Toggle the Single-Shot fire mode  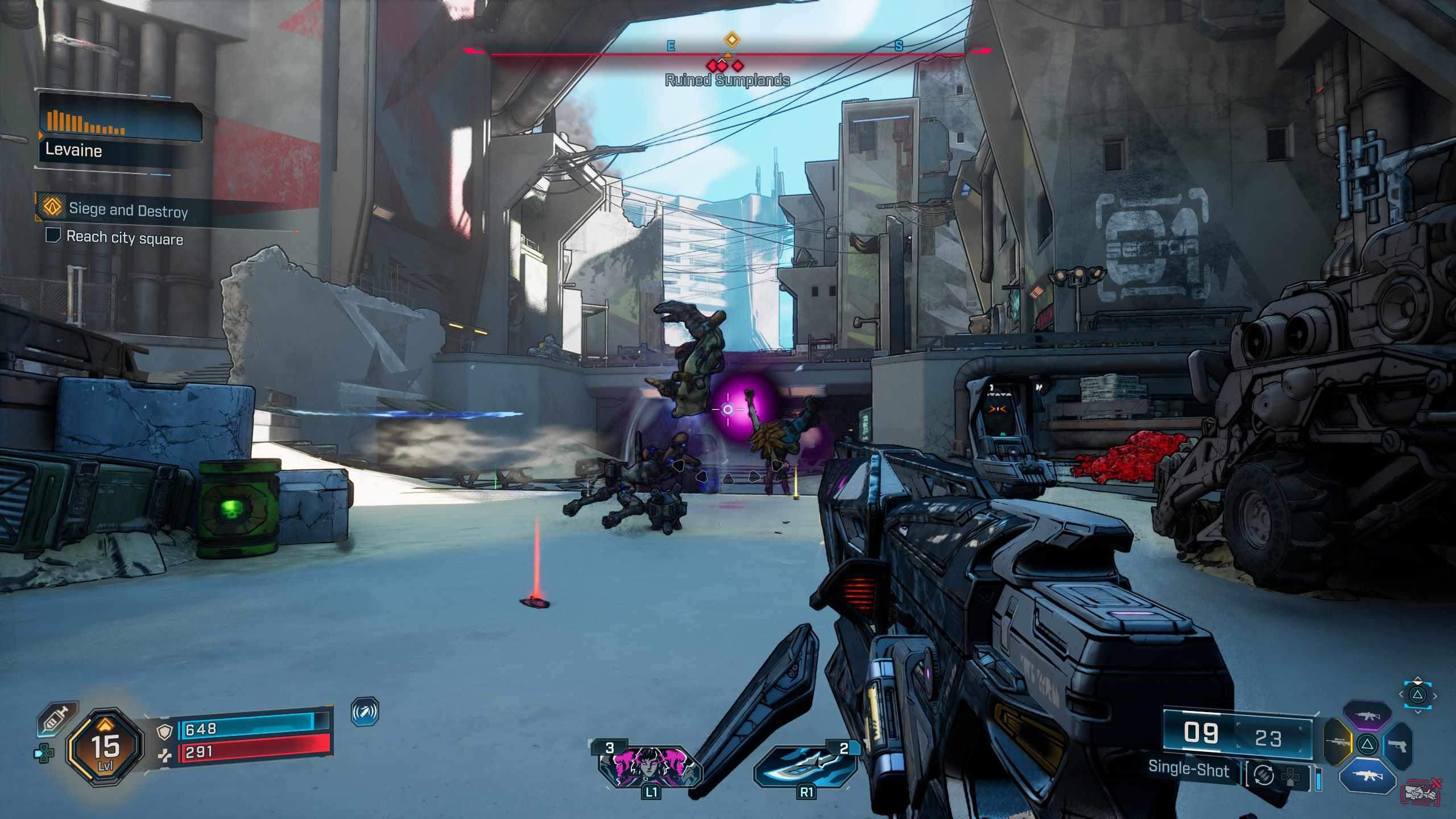coord(1188,769)
